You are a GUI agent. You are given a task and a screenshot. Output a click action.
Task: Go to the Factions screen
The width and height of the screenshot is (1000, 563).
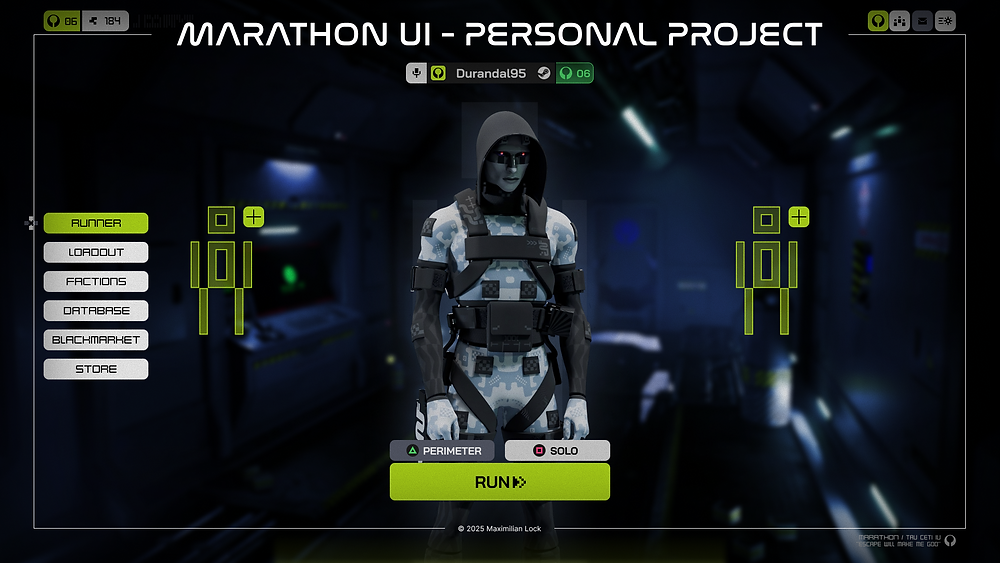coord(96,281)
